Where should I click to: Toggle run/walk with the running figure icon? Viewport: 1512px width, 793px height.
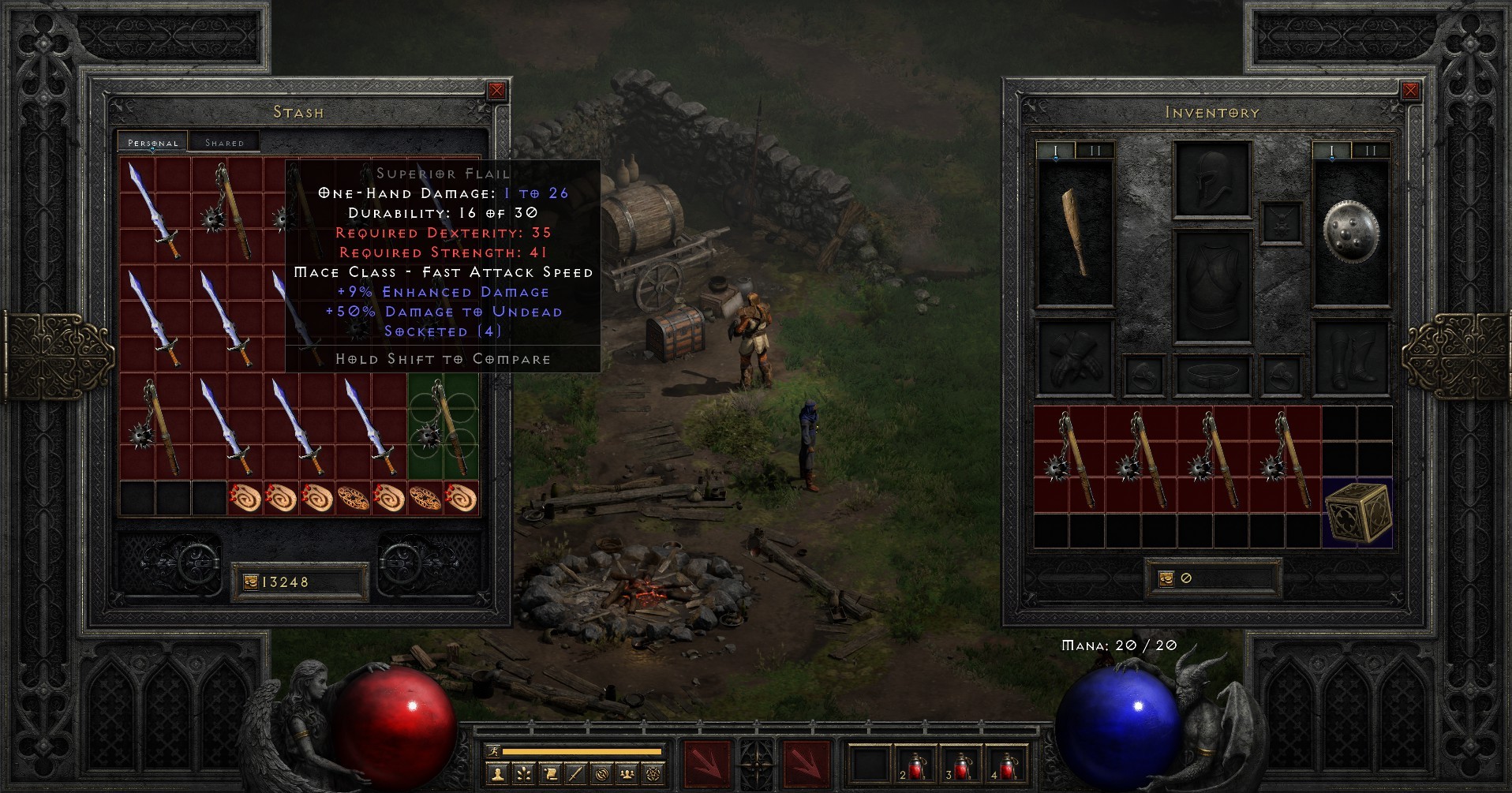point(494,751)
